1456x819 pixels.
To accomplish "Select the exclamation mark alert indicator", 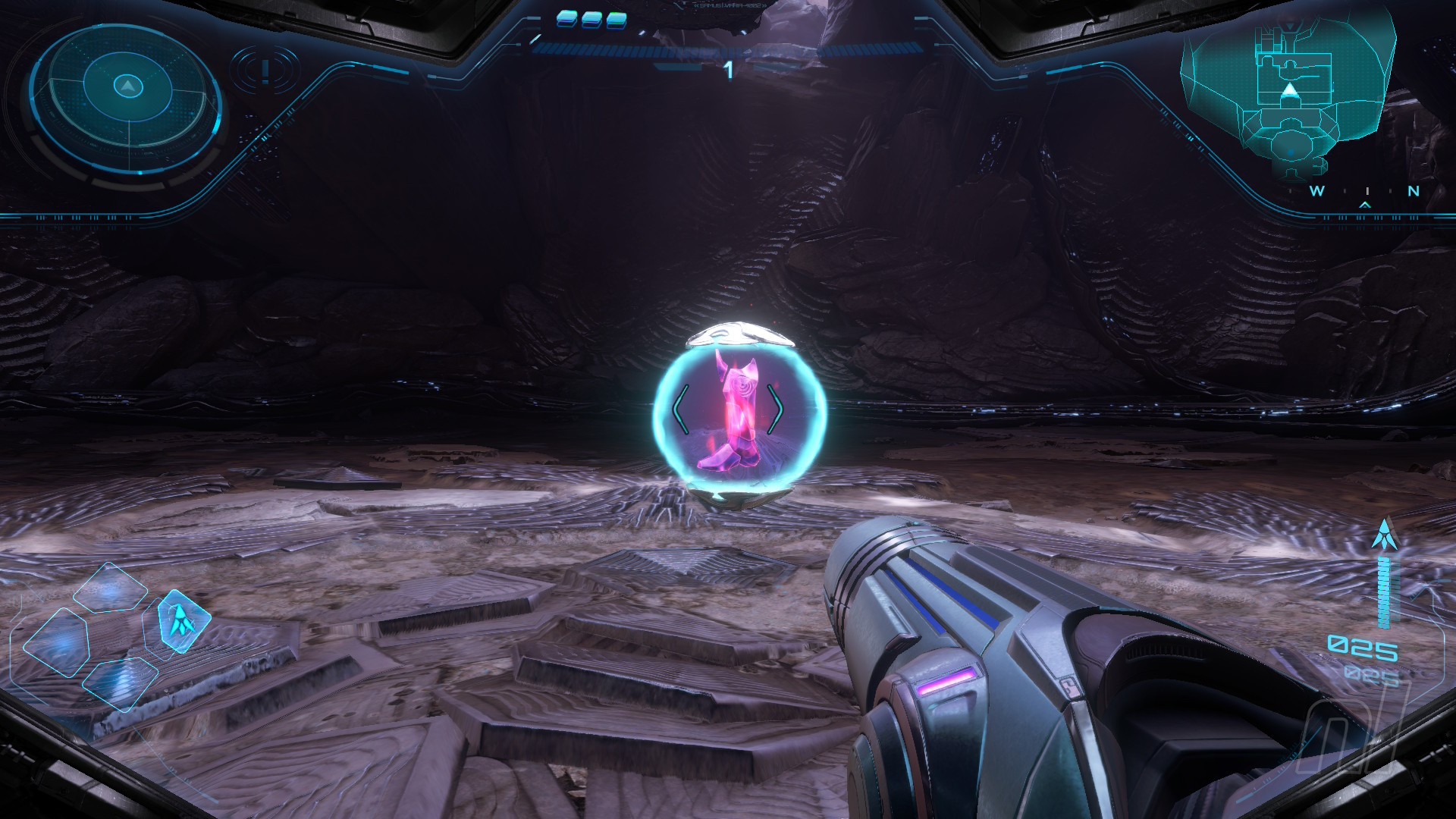I will 265,71.
